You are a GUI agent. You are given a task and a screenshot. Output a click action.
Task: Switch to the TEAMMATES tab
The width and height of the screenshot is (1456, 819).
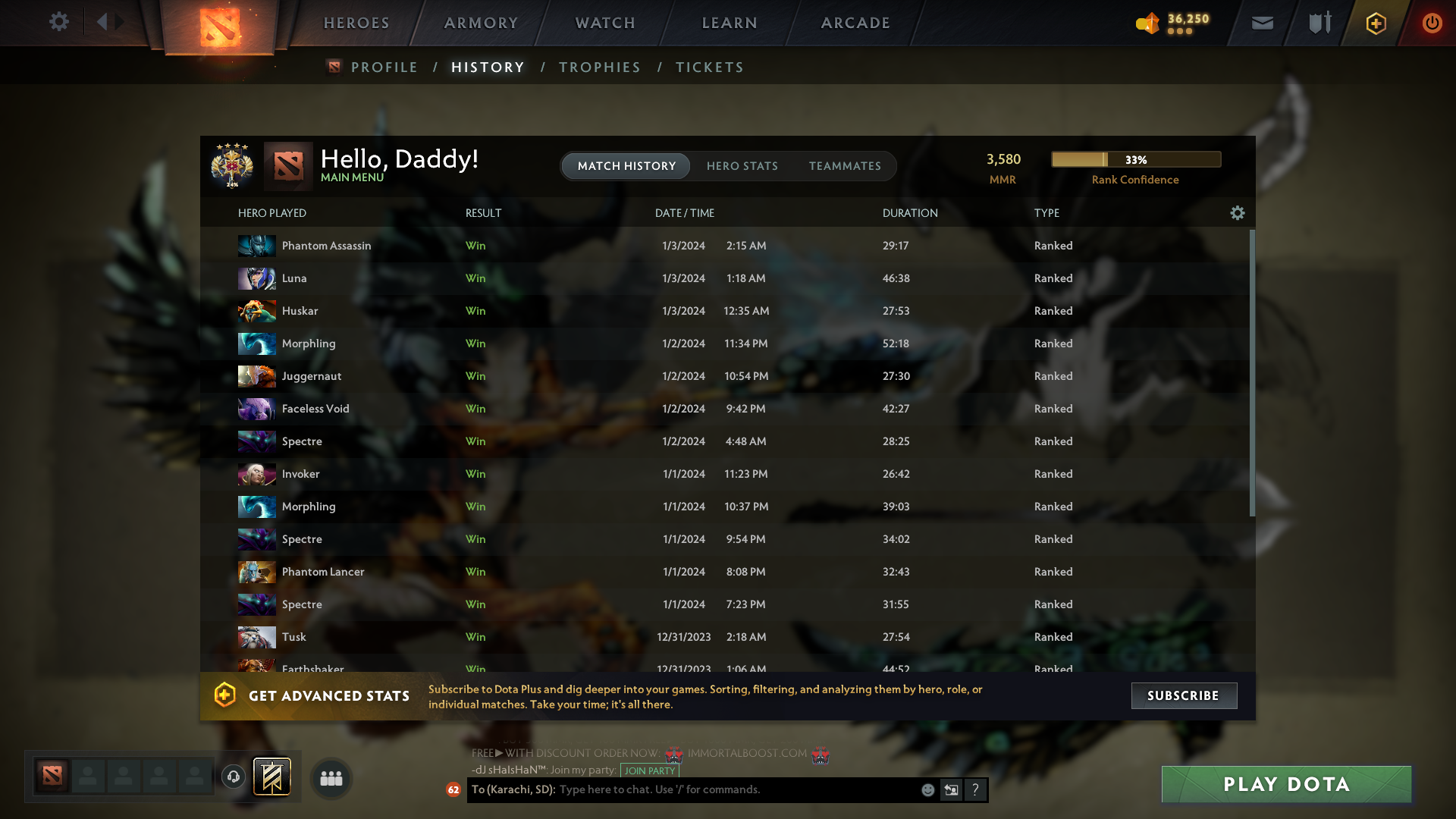coord(846,166)
